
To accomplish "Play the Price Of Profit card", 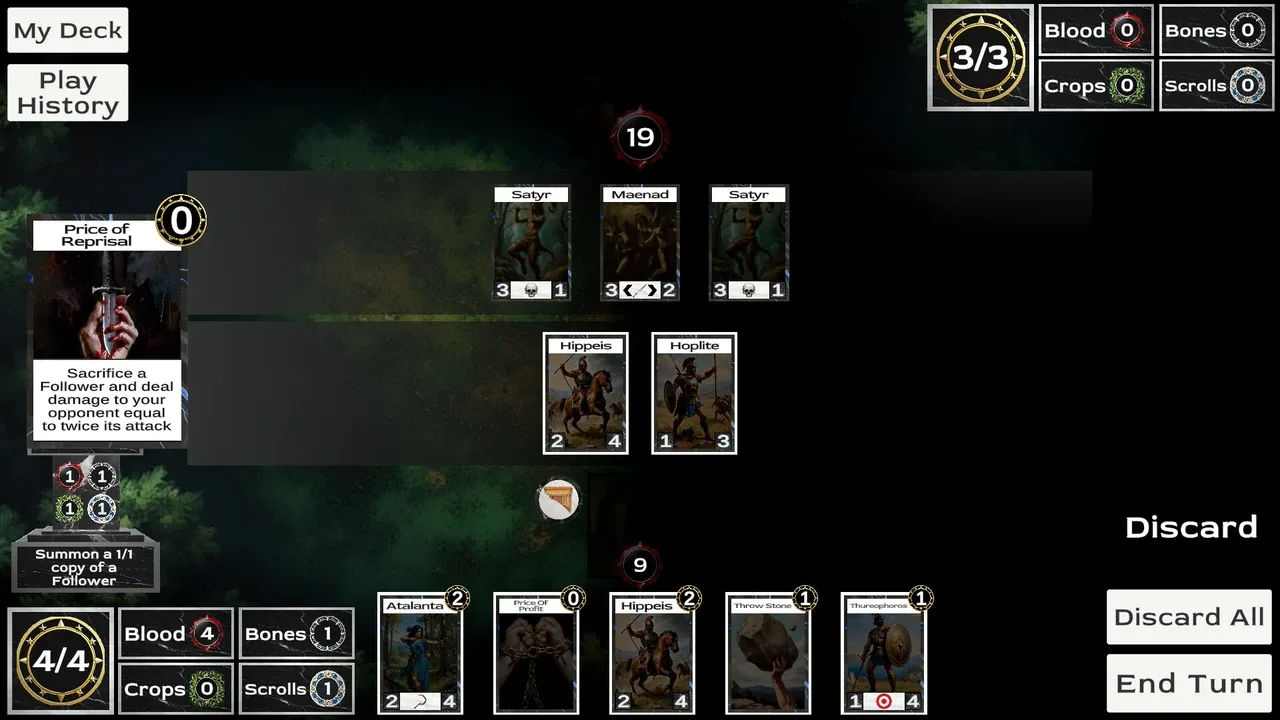I will pos(536,654).
